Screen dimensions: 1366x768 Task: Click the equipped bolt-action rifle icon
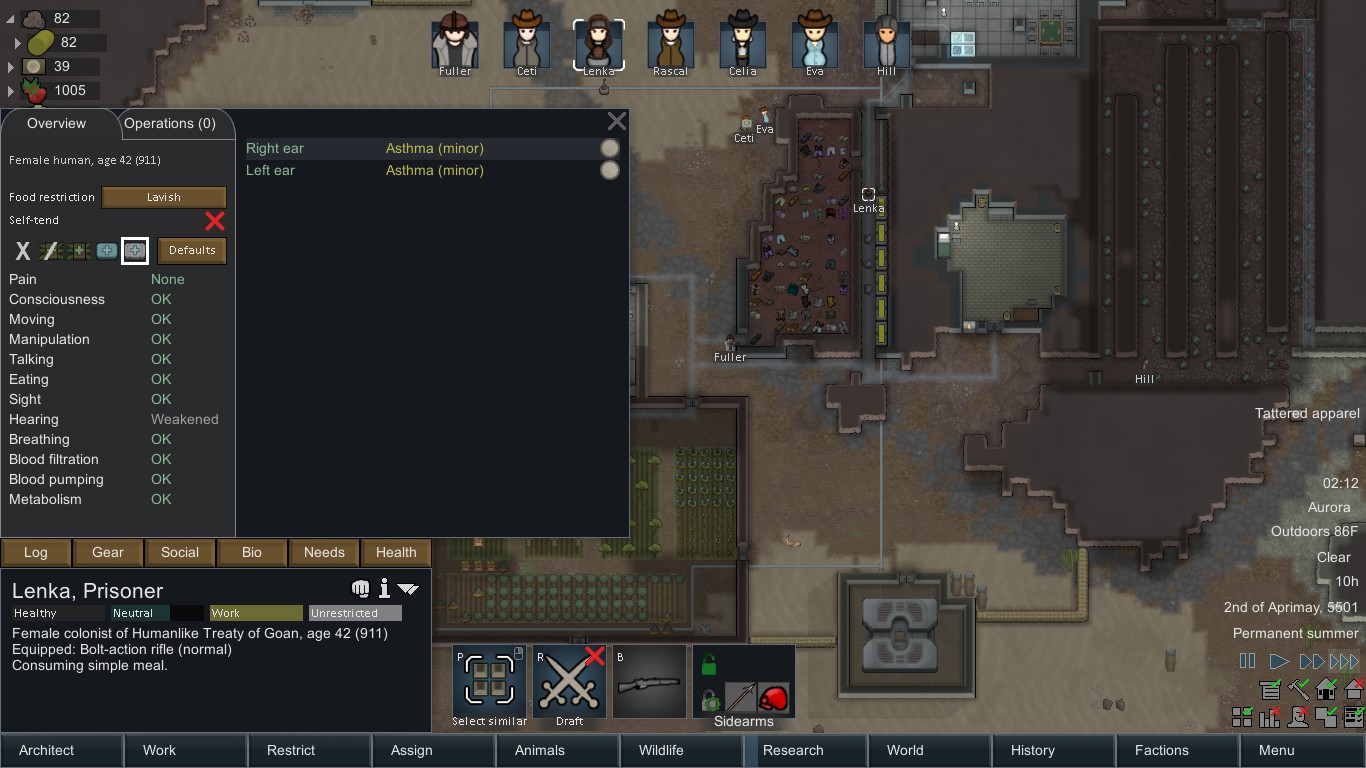click(x=648, y=680)
